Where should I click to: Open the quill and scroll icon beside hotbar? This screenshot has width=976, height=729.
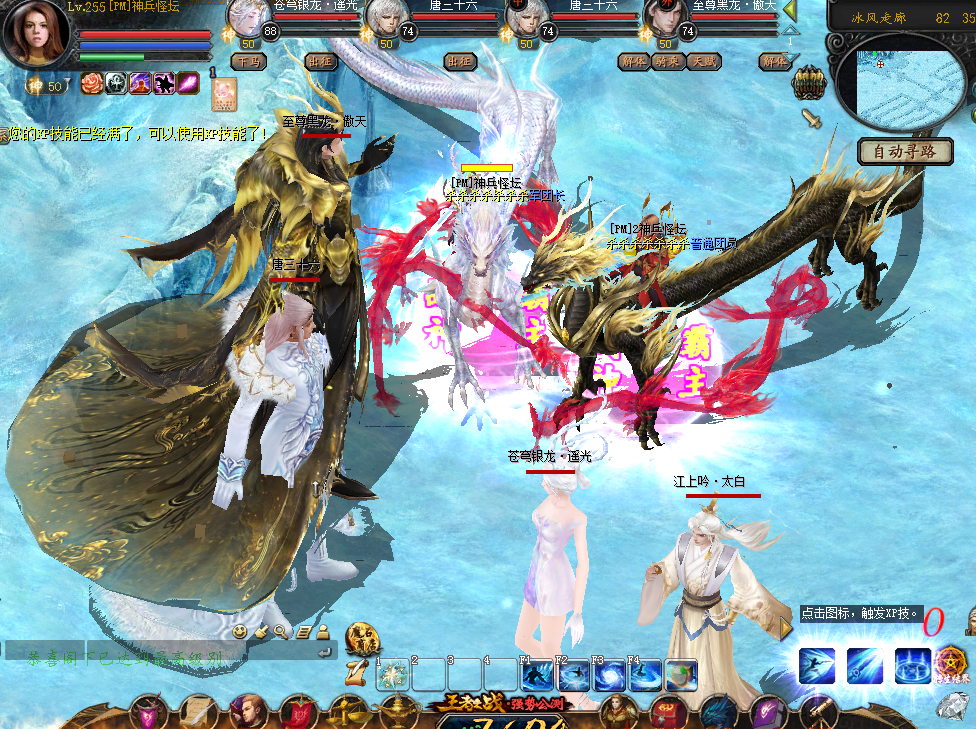click(x=355, y=669)
